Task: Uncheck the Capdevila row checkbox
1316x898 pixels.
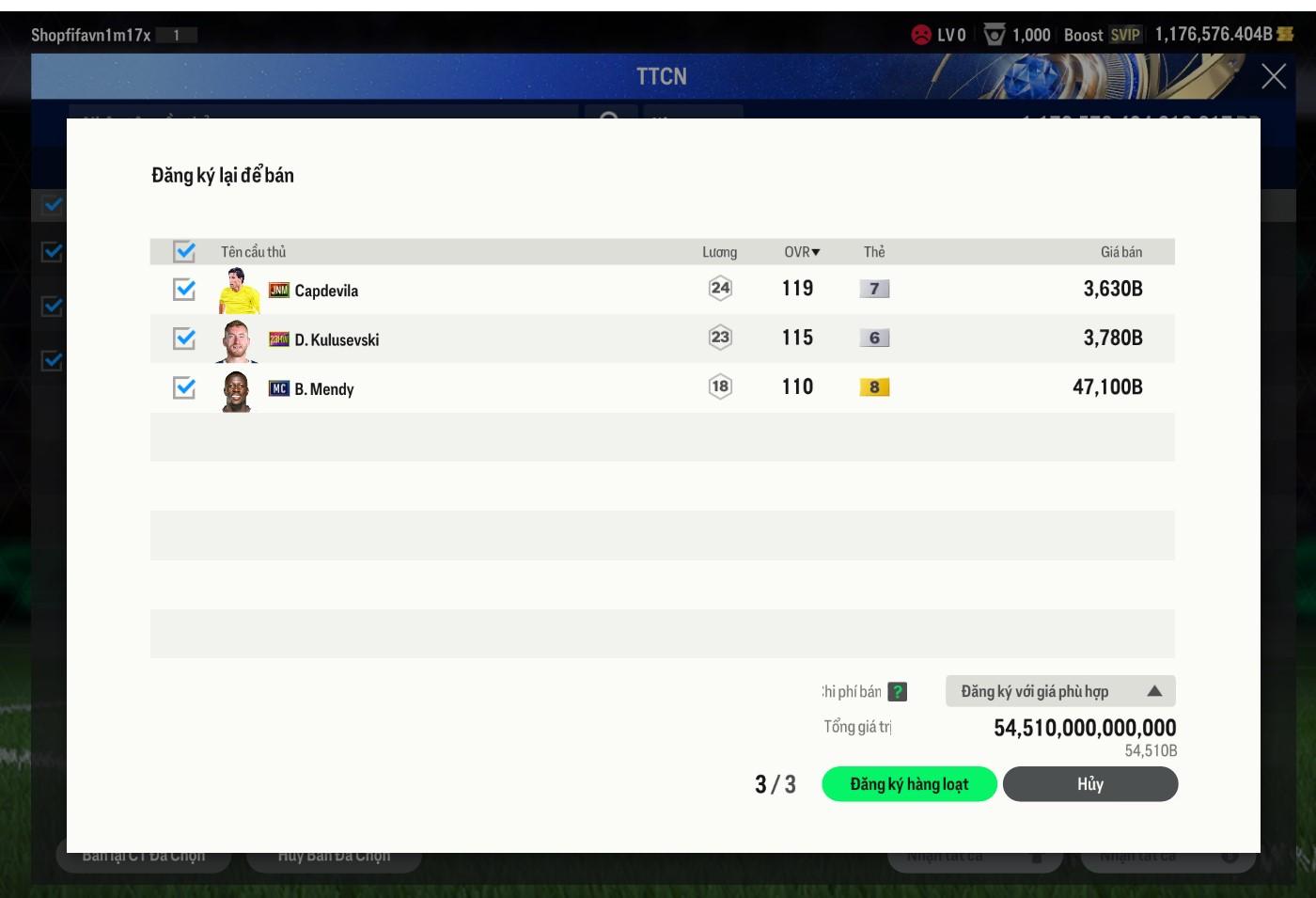Action: pos(184,290)
